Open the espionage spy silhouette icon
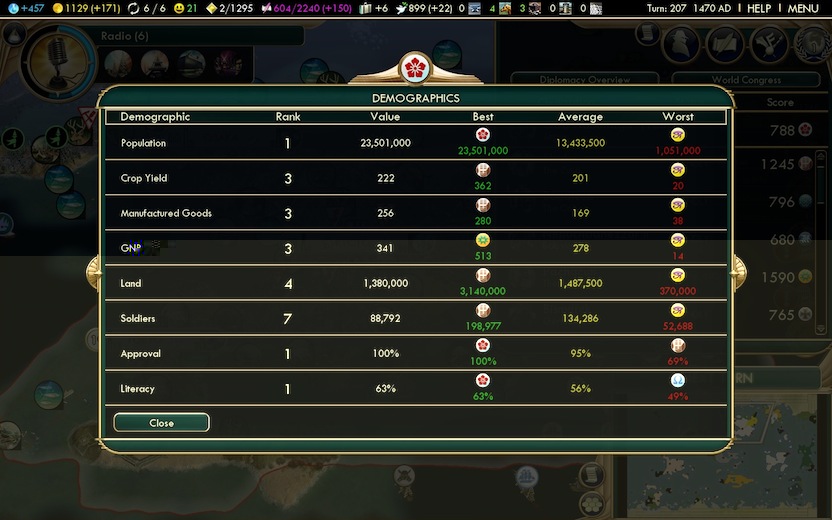 click(681, 44)
